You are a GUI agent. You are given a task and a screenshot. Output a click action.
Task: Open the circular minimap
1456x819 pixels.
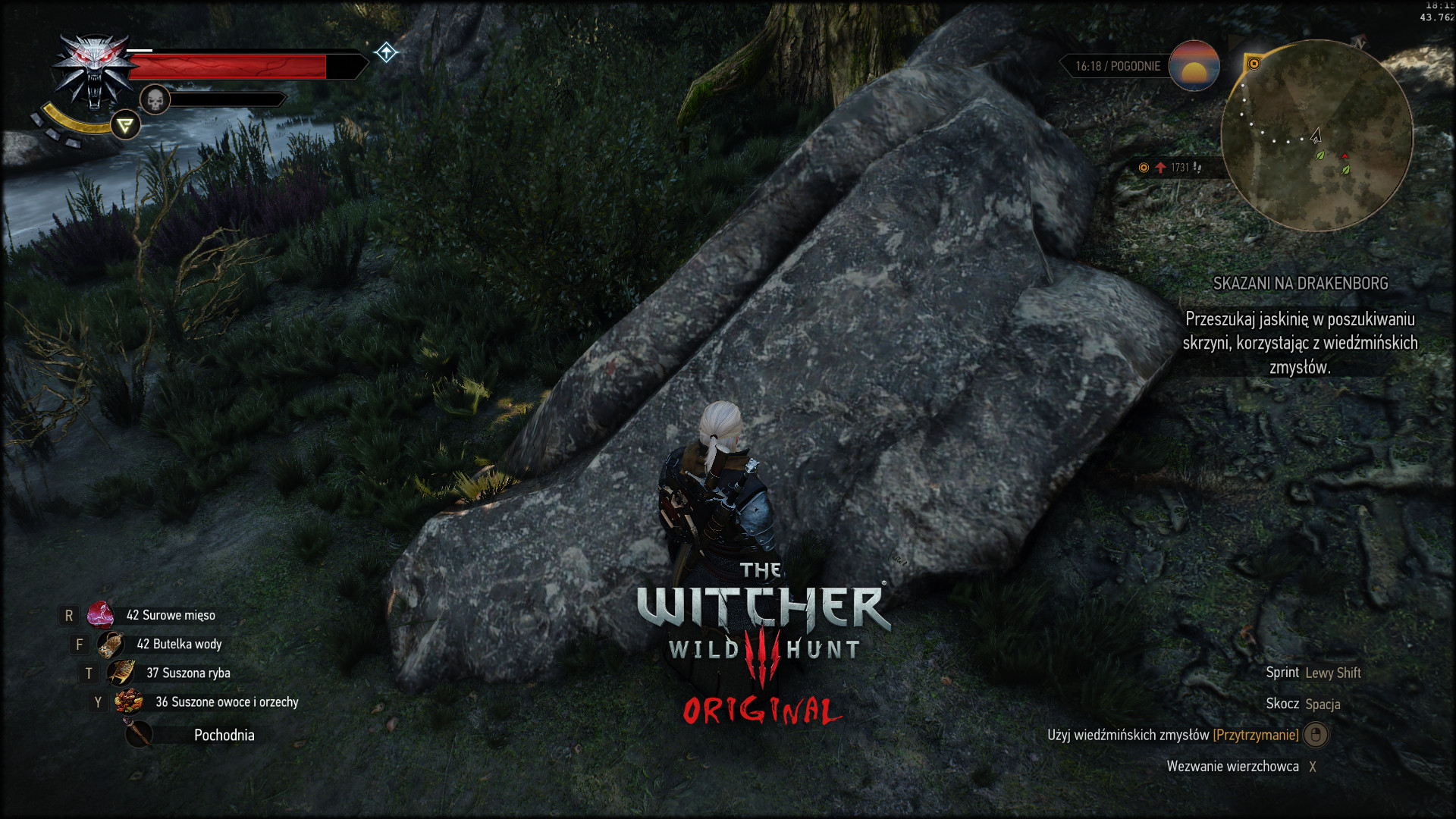1316,136
